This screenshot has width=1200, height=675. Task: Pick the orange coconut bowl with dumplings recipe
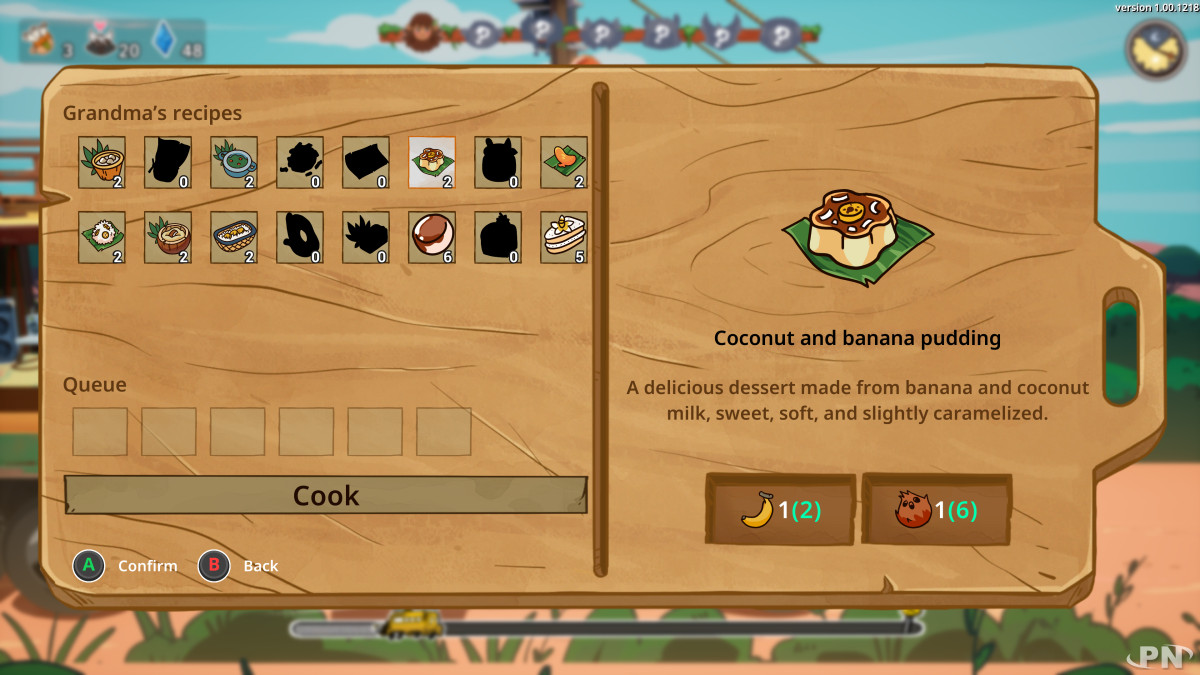coord(102,162)
